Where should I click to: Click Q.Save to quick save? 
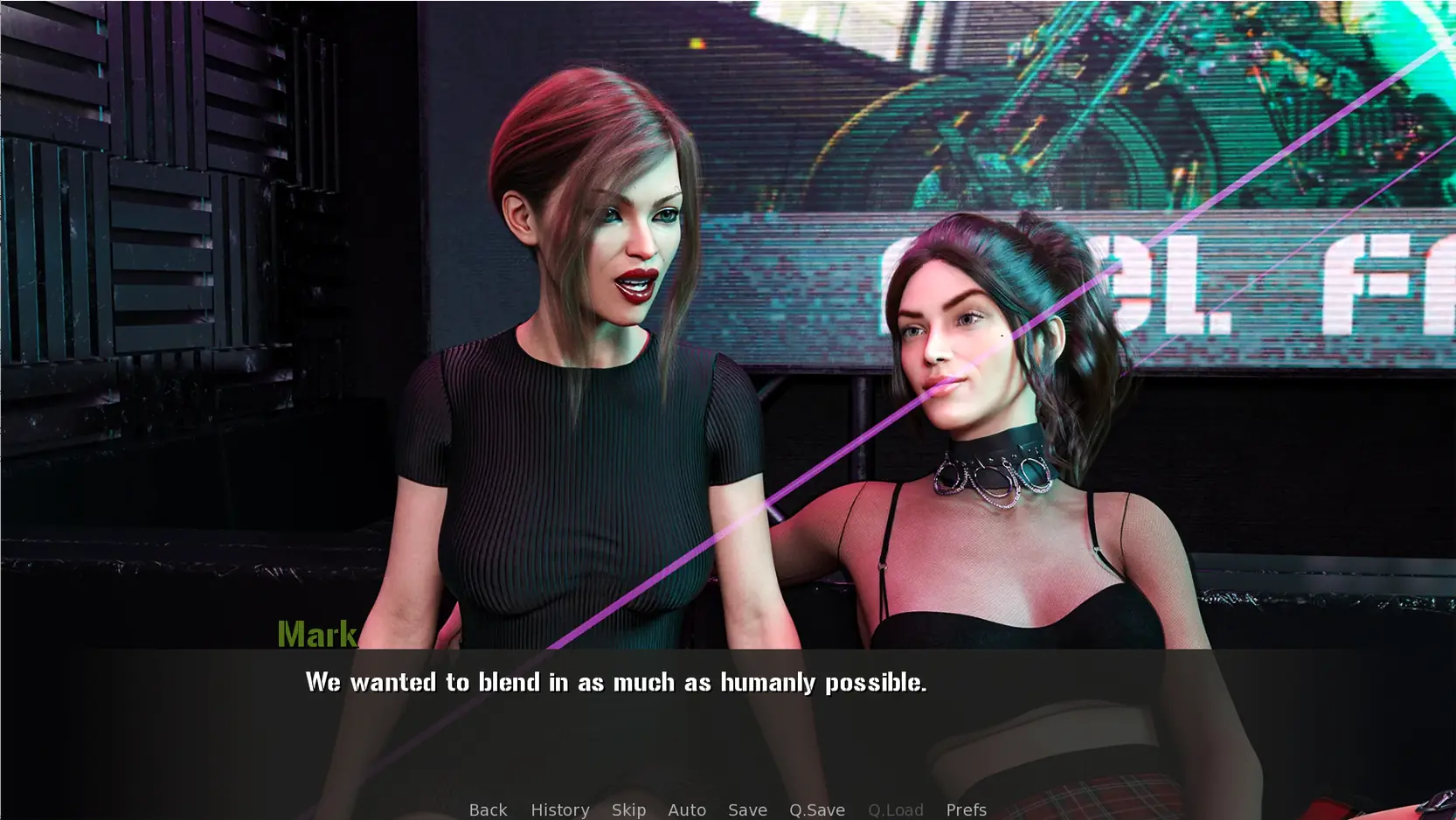tap(816, 810)
